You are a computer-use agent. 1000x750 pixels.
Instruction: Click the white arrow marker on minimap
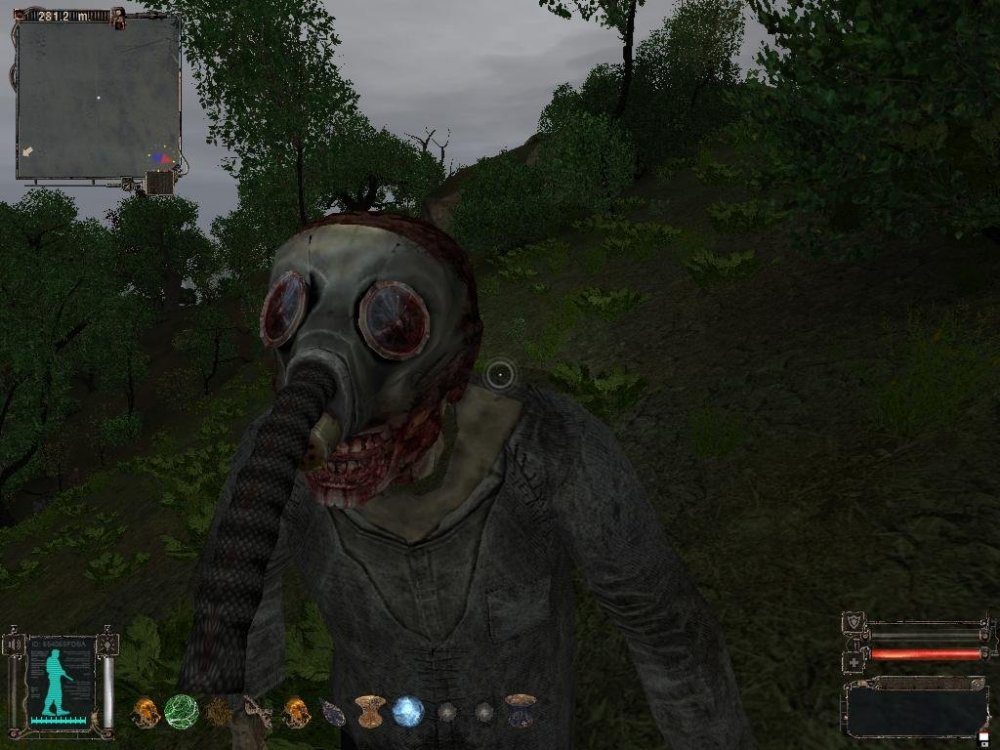pyautogui.click(x=27, y=151)
